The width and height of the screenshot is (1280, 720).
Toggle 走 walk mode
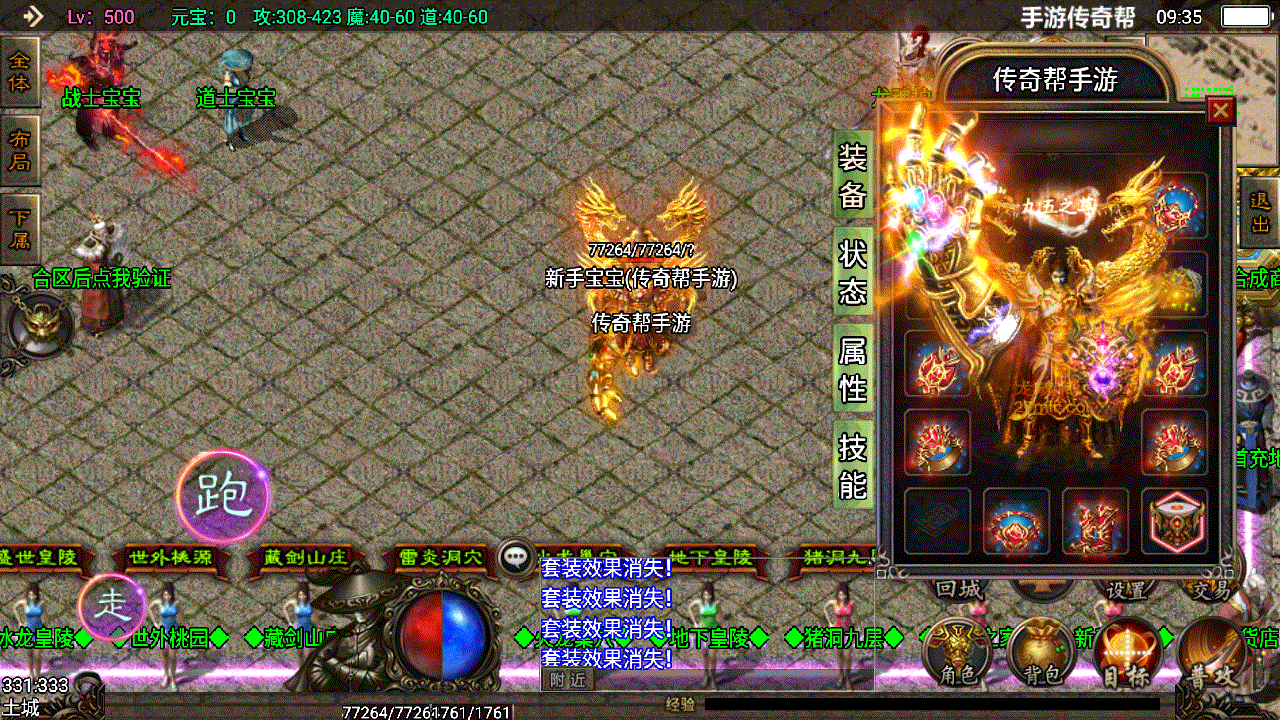click(x=114, y=605)
